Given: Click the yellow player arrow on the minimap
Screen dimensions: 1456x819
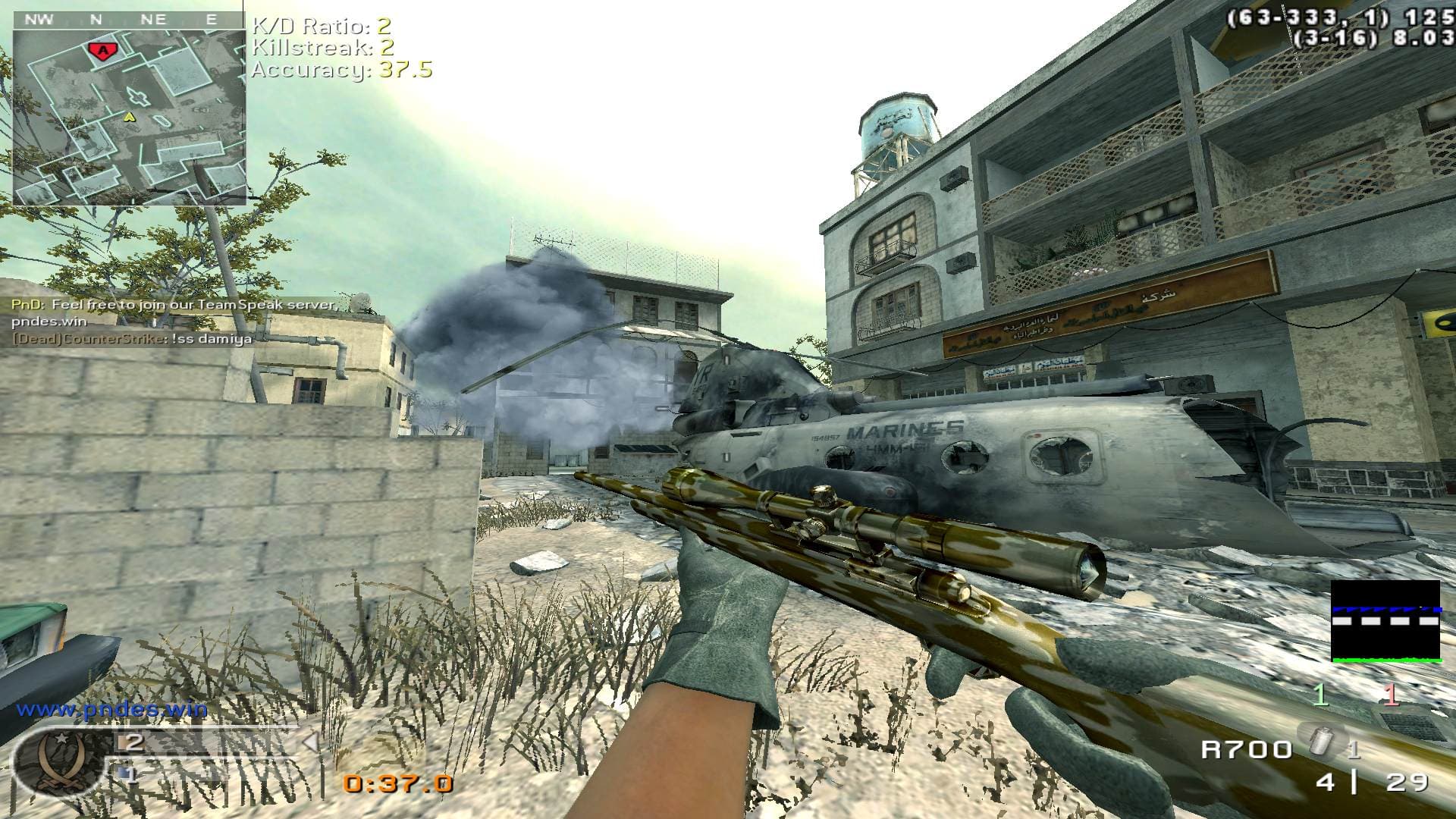Looking at the screenshot, I should 130,117.
